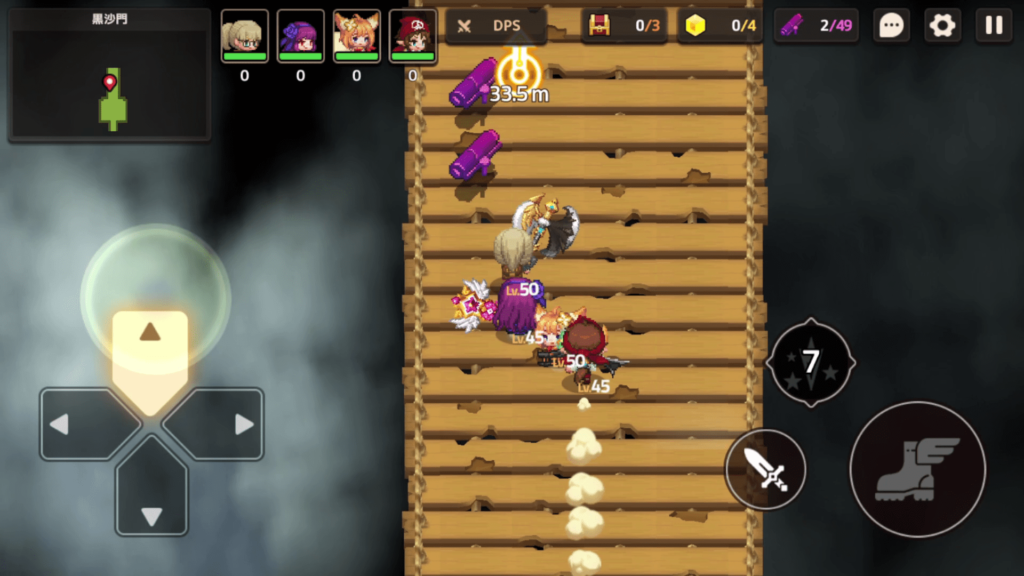Screen dimensions: 1024x576
Task: Pause the game
Action: [x=993, y=26]
